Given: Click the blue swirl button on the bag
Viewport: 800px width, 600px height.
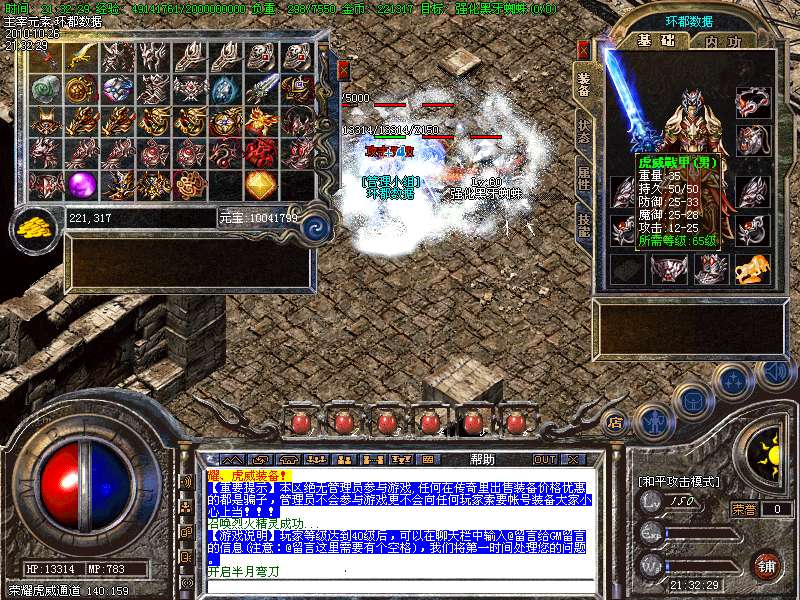Looking at the screenshot, I should point(316,225).
